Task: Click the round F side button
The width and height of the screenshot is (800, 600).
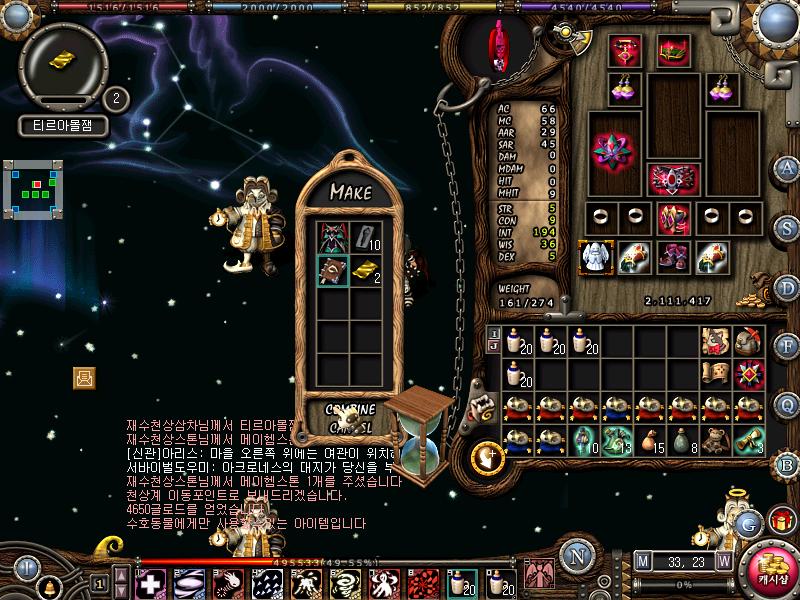Action: (787, 346)
